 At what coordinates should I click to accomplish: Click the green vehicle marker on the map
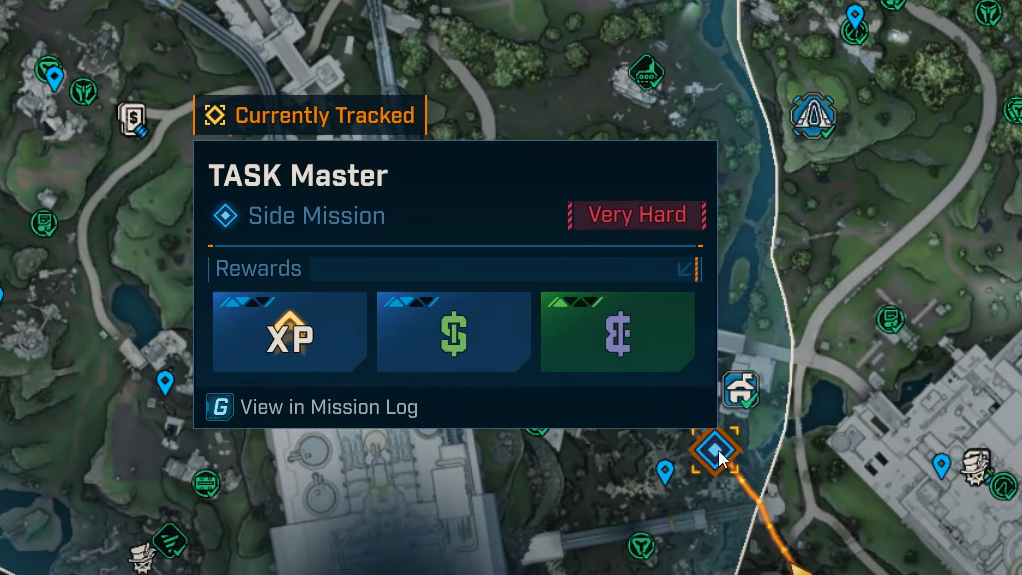pos(646,71)
